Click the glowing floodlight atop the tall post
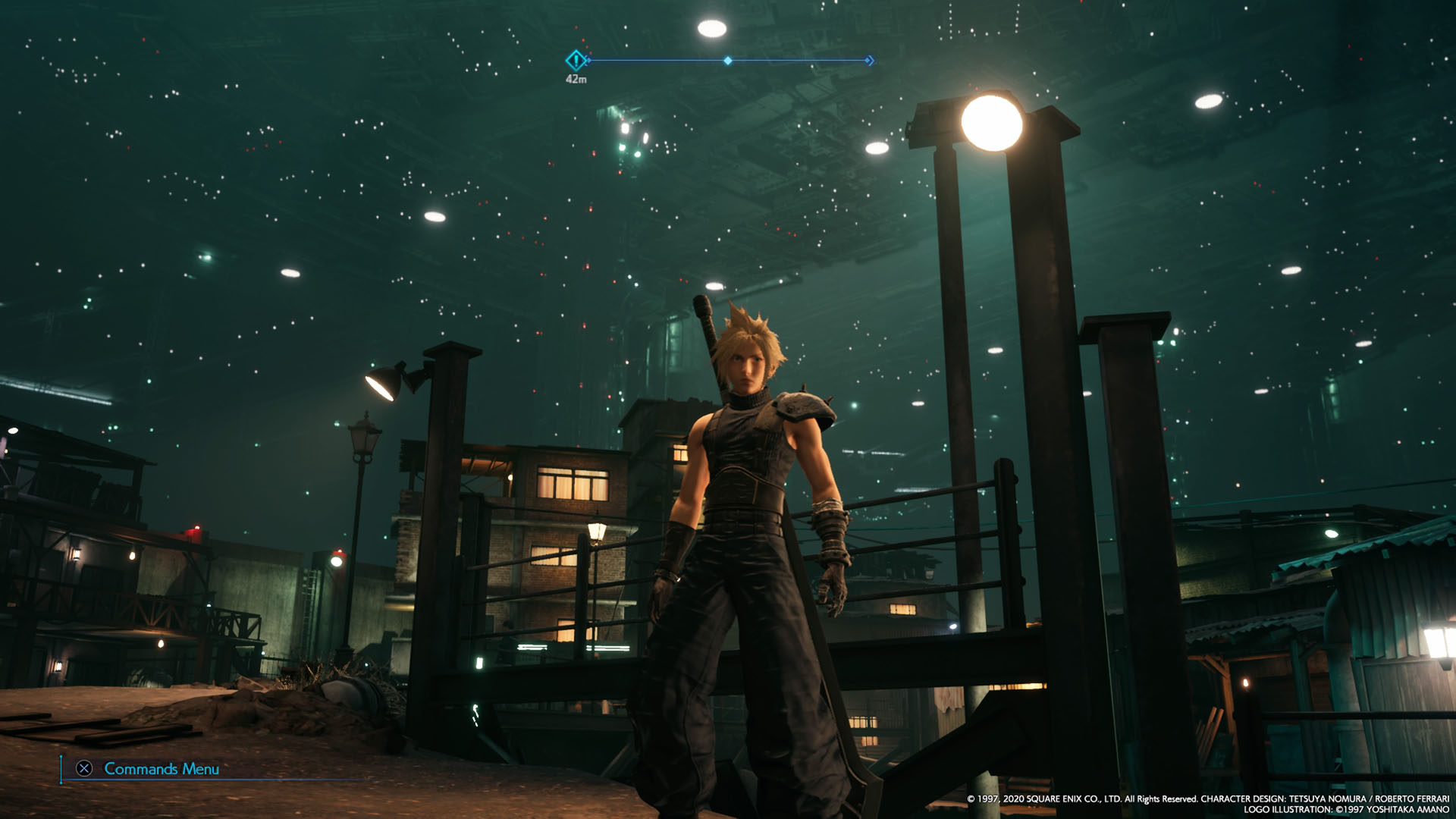The height and width of the screenshot is (819, 1456). (994, 119)
